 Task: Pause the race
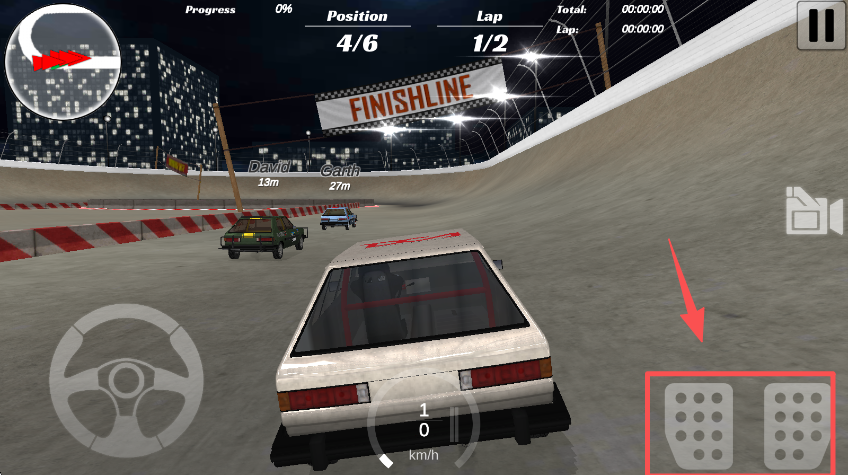(x=821, y=26)
